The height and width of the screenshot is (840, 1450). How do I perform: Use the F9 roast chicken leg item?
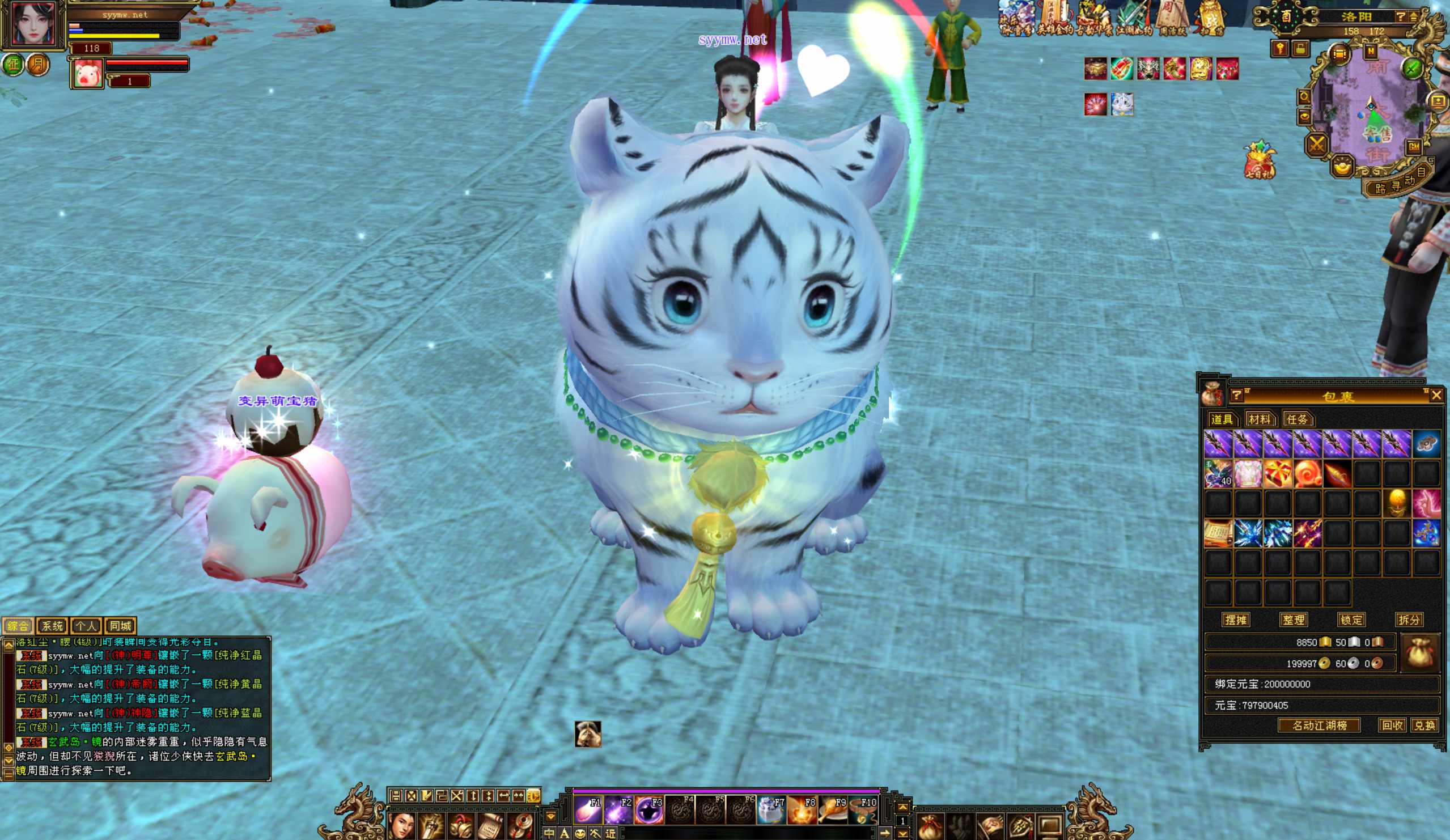click(833, 810)
